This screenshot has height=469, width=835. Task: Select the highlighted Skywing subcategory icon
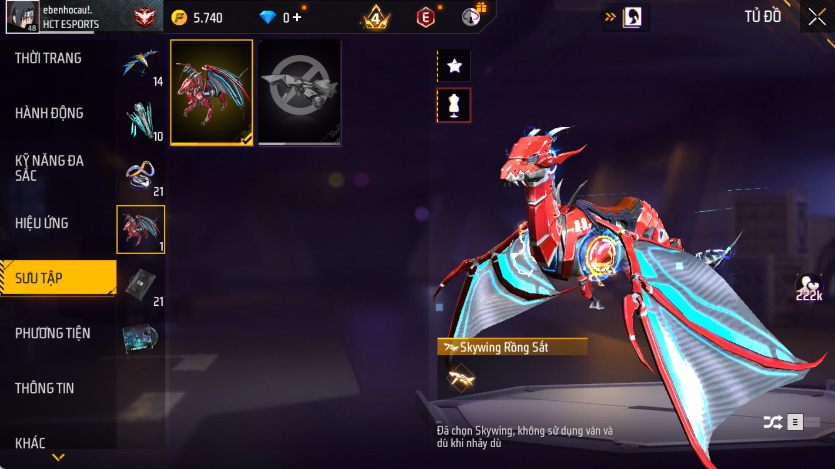[x=140, y=229]
